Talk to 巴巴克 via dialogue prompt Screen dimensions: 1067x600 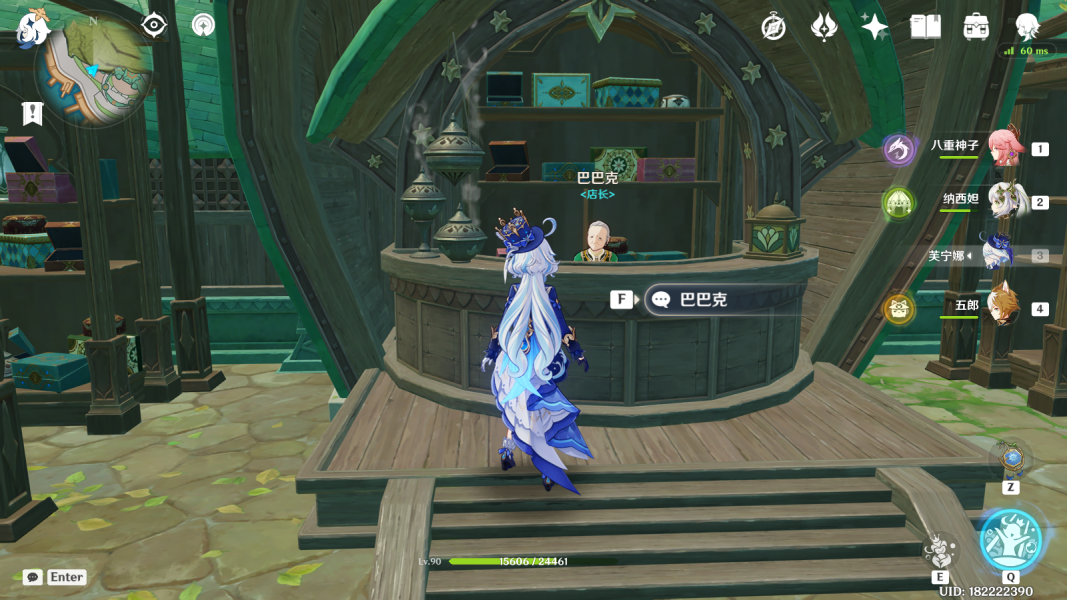(703, 299)
